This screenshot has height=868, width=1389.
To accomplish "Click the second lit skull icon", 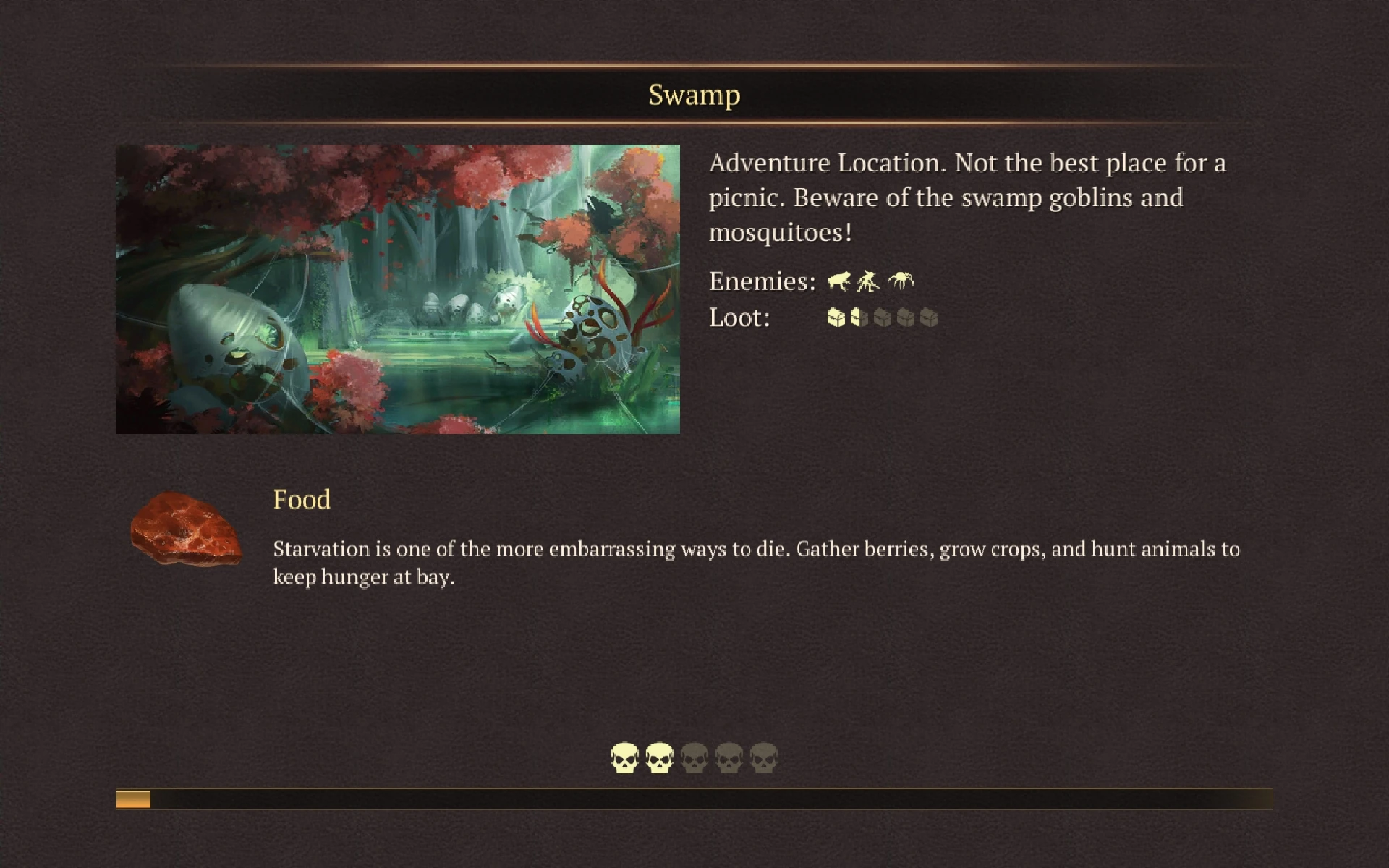I will 660,757.
